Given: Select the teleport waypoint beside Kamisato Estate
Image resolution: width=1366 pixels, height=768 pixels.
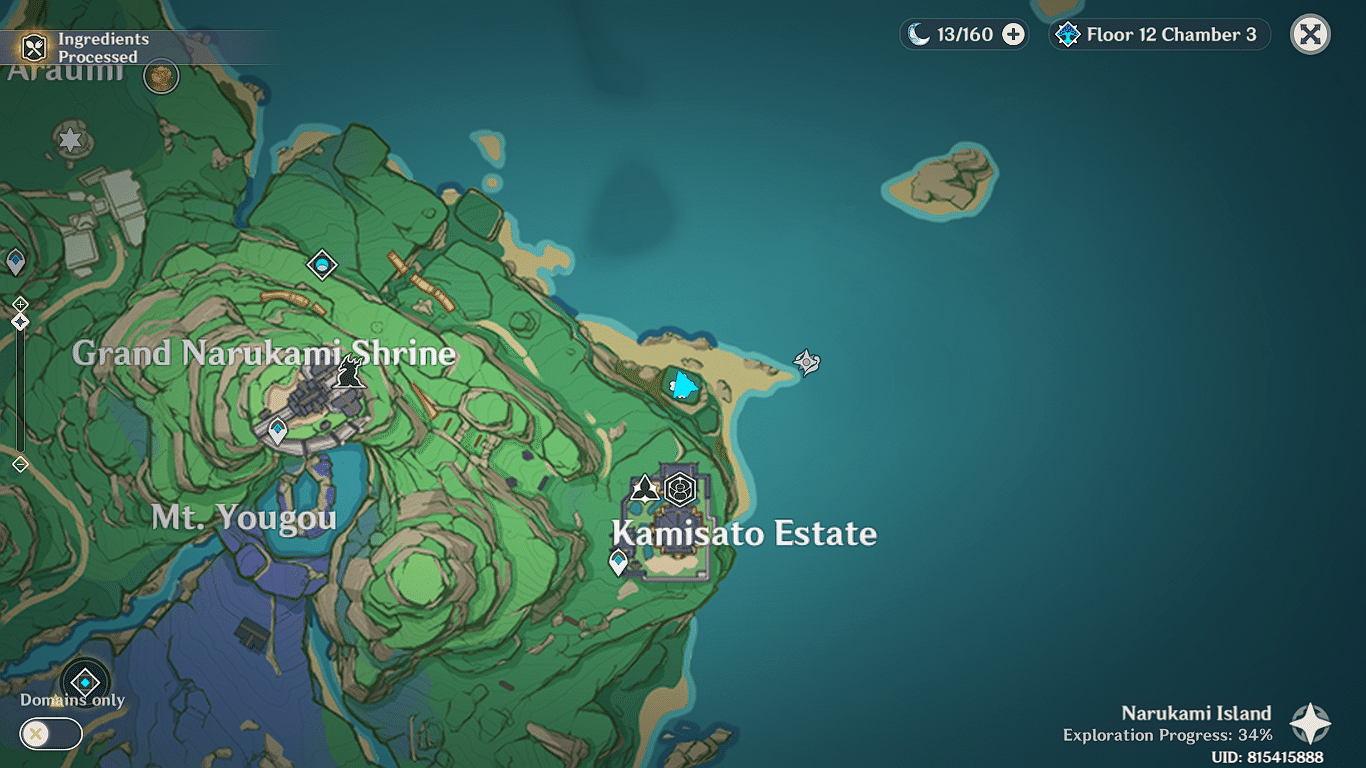Looking at the screenshot, I should [618, 562].
